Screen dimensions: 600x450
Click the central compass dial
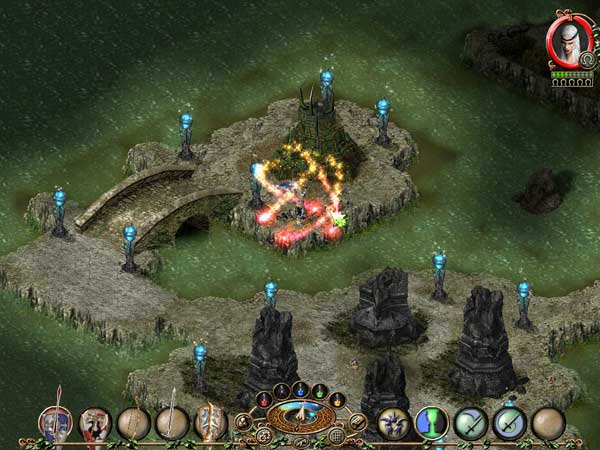(299, 415)
